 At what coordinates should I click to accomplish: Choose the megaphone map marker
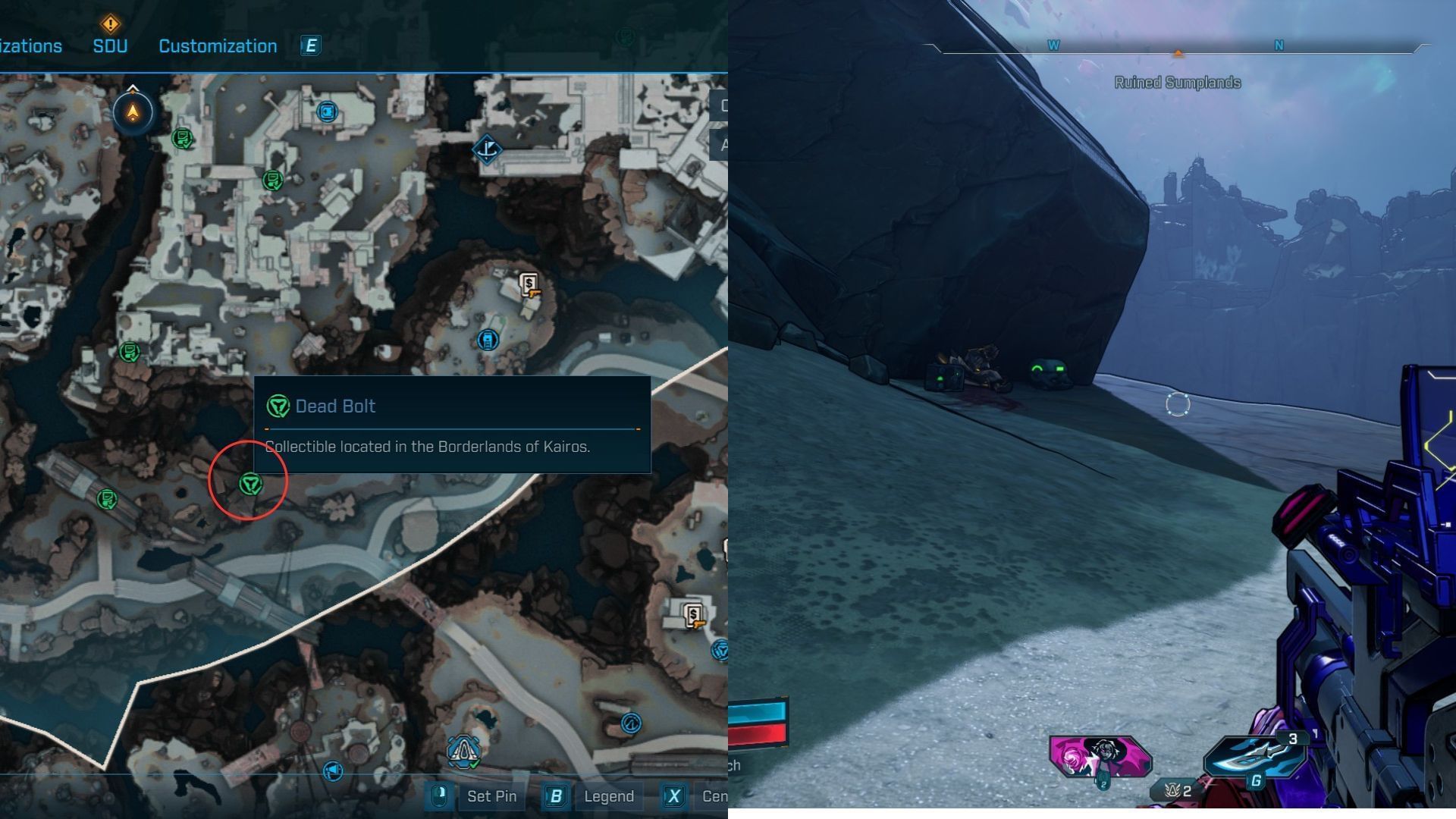pos(333,771)
